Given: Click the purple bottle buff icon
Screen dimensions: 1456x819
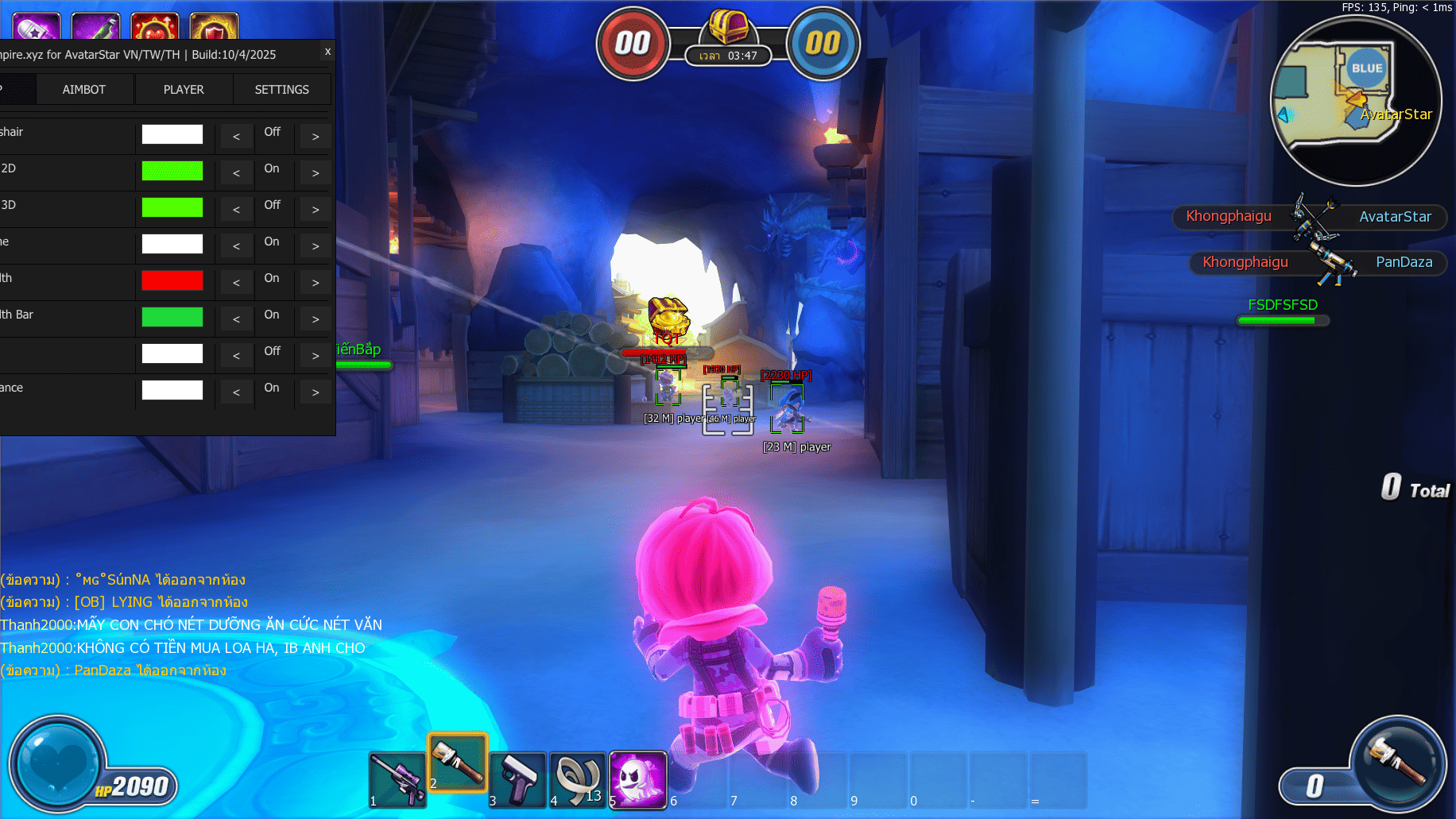Looking at the screenshot, I should (95, 27).
